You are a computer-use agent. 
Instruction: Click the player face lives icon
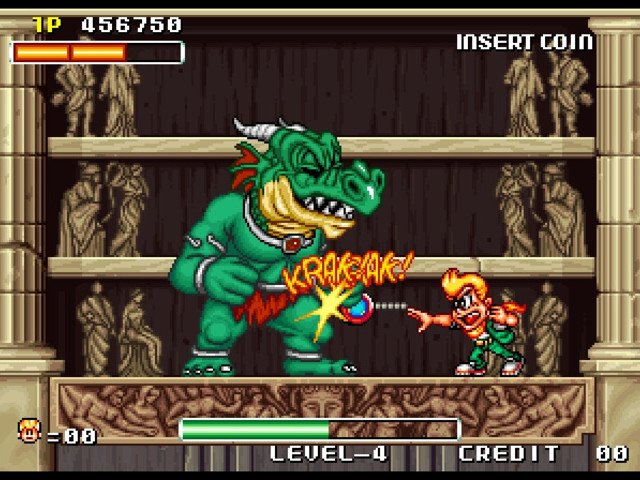pos(28,431)
